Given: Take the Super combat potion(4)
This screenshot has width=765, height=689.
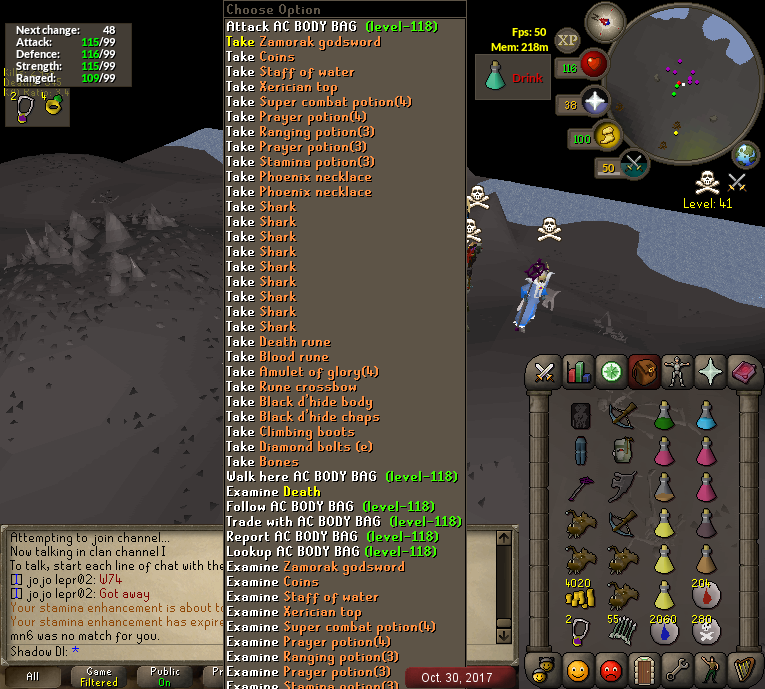Looking at the screenshot, I should [318, 101].
